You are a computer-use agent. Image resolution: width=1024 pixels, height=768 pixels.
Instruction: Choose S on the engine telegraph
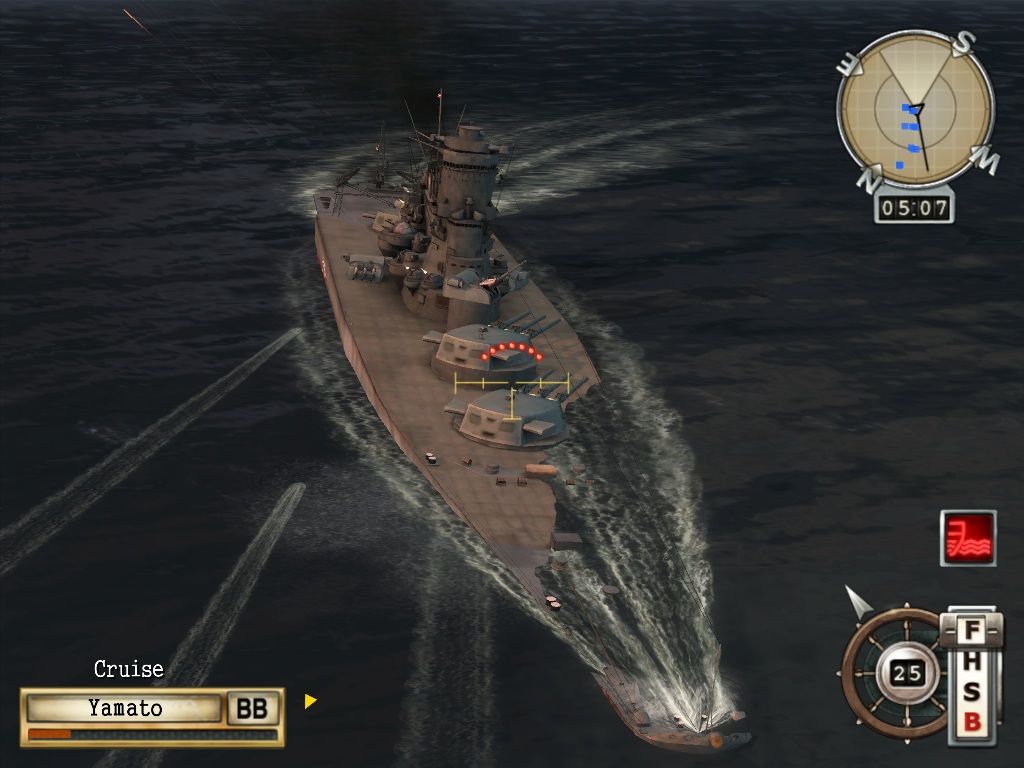tap(970, 692)
